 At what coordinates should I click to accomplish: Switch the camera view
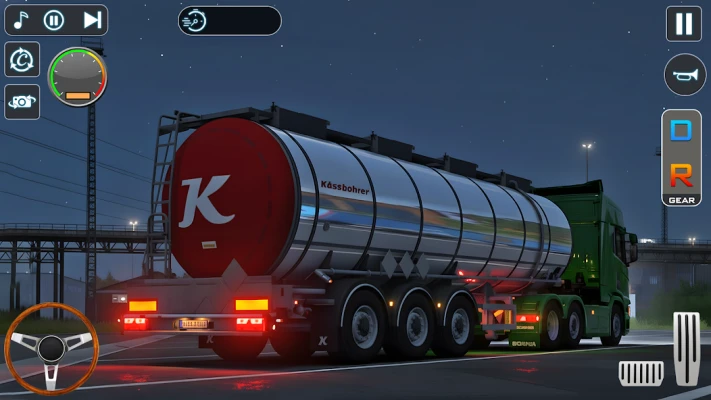[22, 101]
